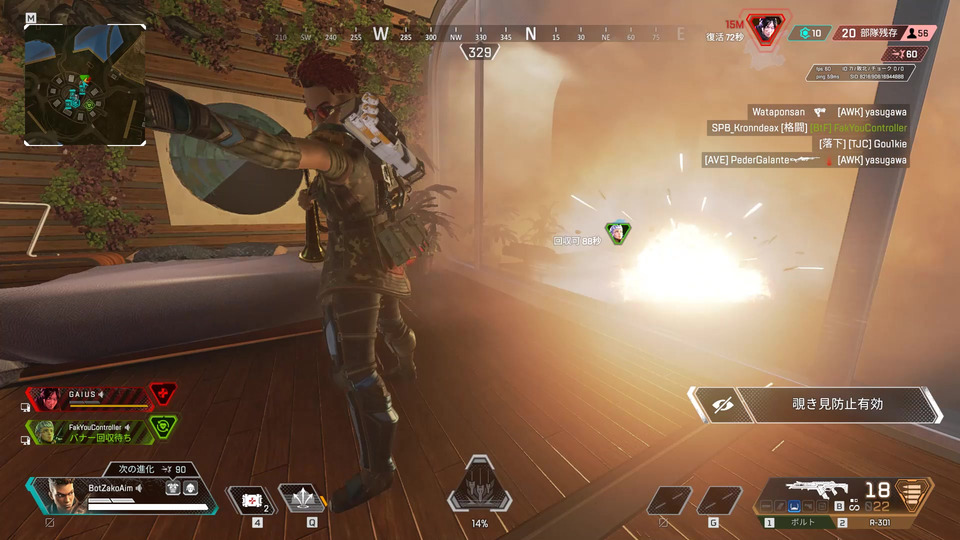Click the 覗き見防止有効 notification banner
This screenshot has width=960, height=540.
815,405
